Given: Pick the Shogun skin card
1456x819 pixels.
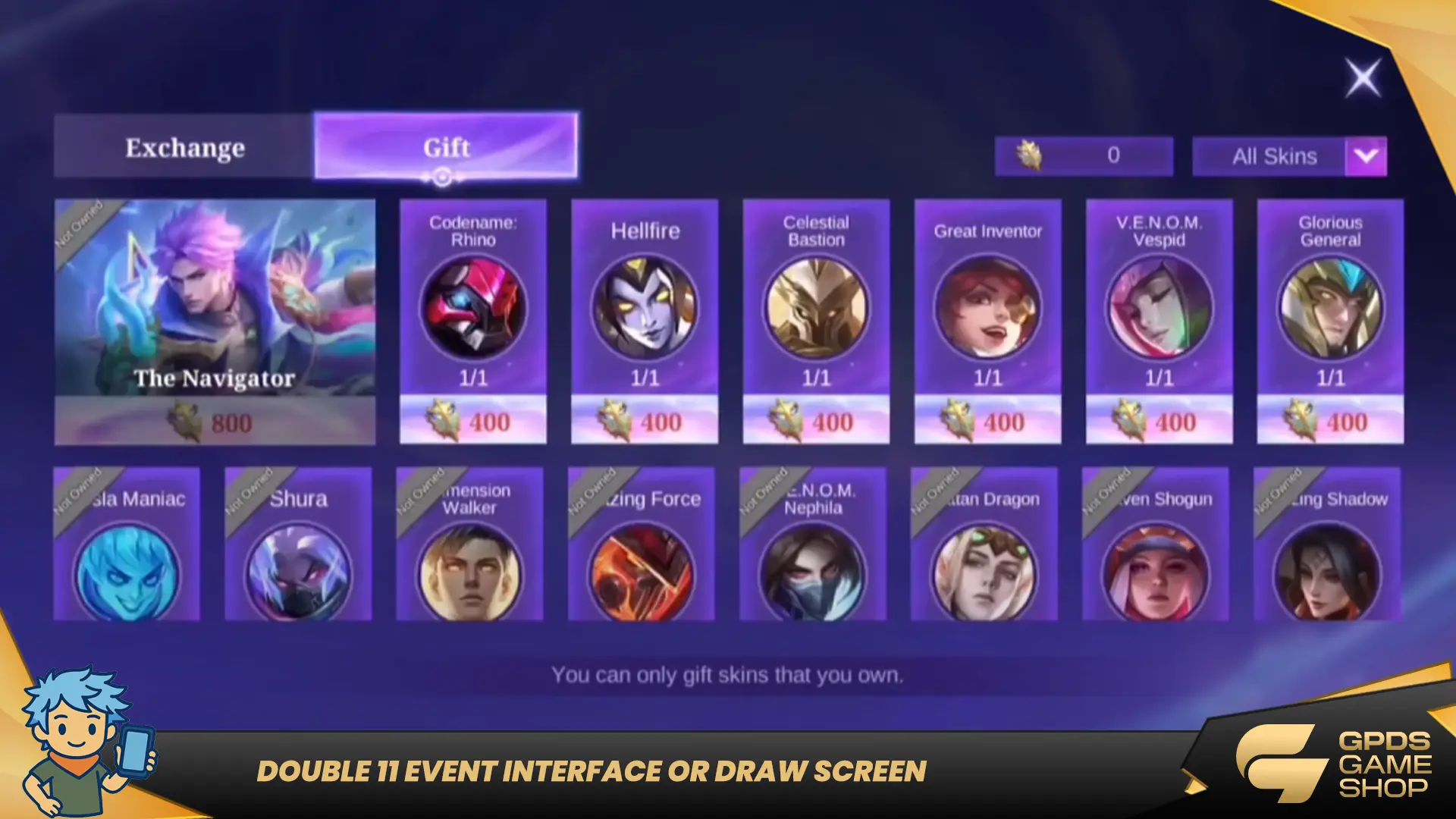Looking at the screenshot, I should [1156, 544].
